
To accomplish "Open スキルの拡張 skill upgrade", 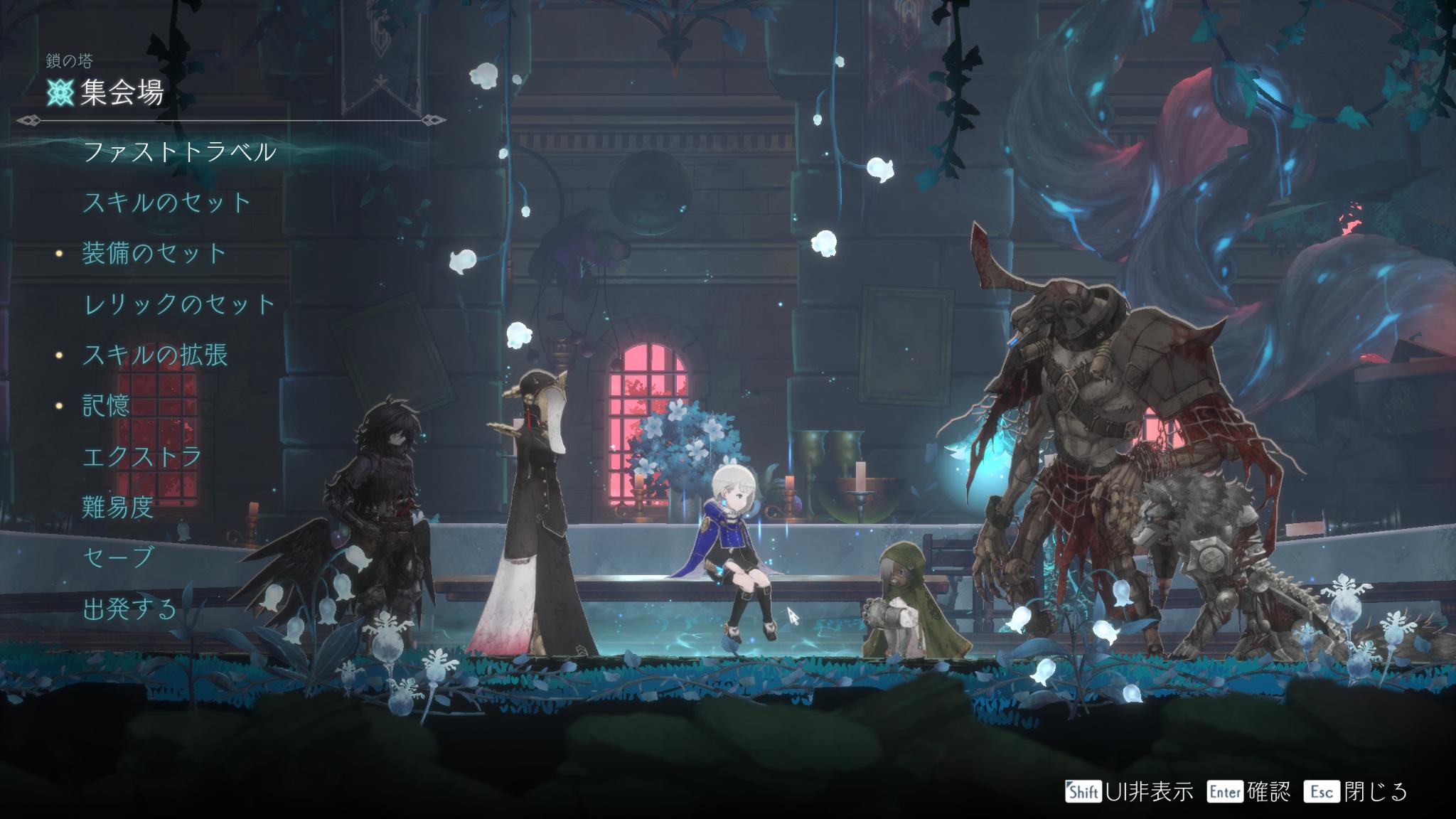I will pos(155,355).
